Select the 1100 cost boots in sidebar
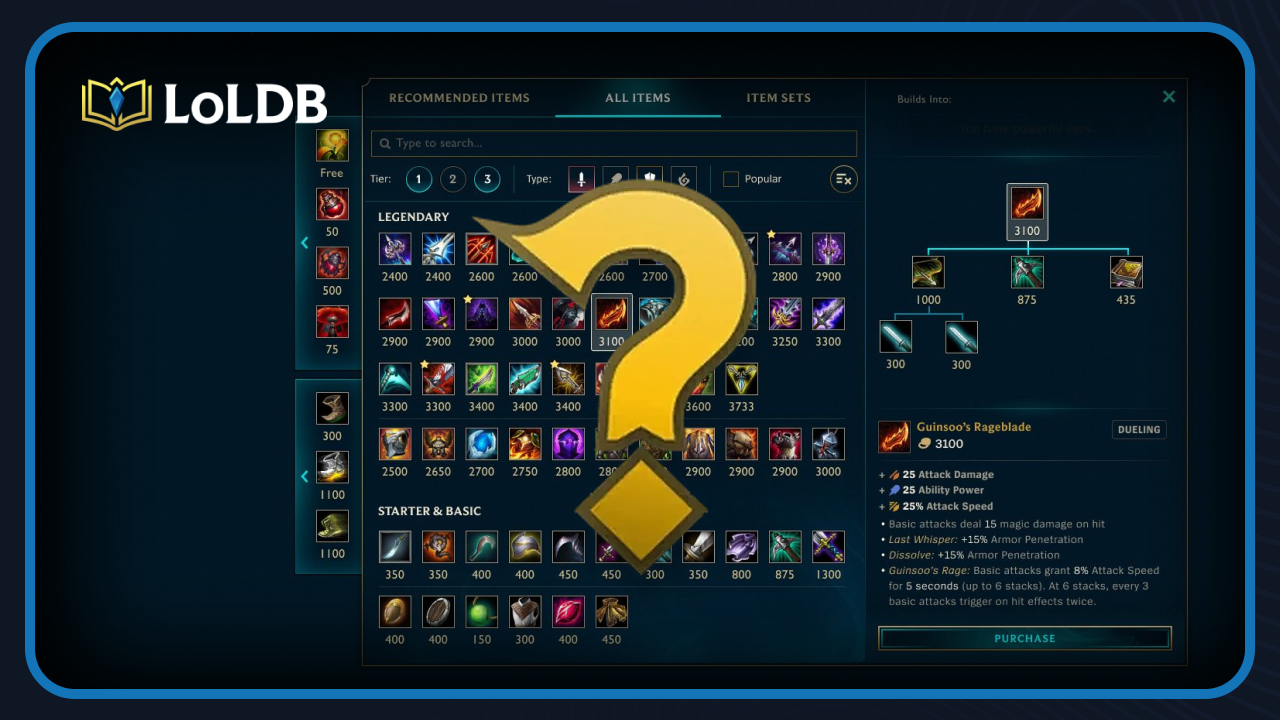The image size is (1280, 720). point(331,467)
